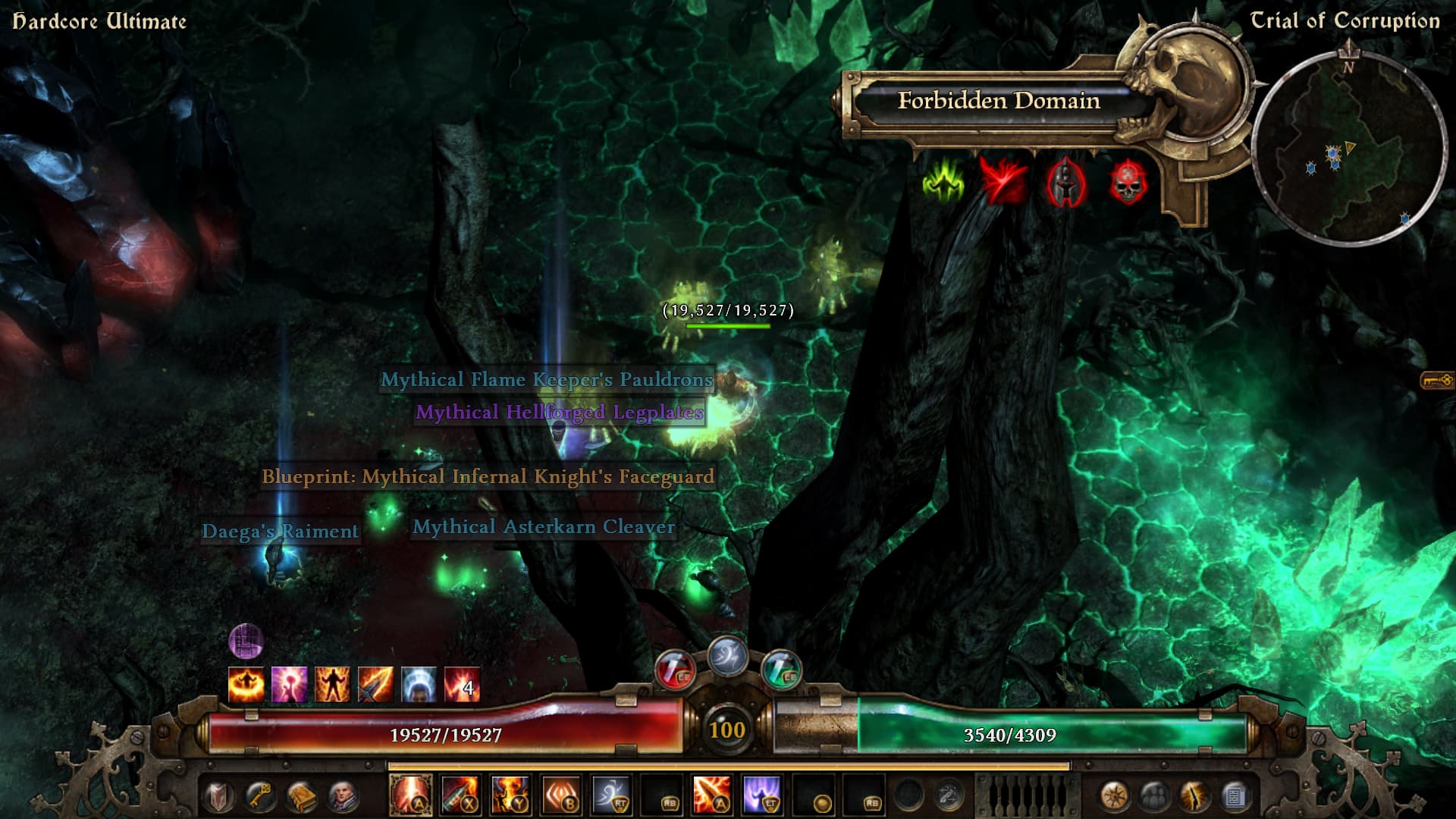Screen dimensions: 1456x819
Task: Click the Forbidden Domain skull banner
Action: (998, 101)
